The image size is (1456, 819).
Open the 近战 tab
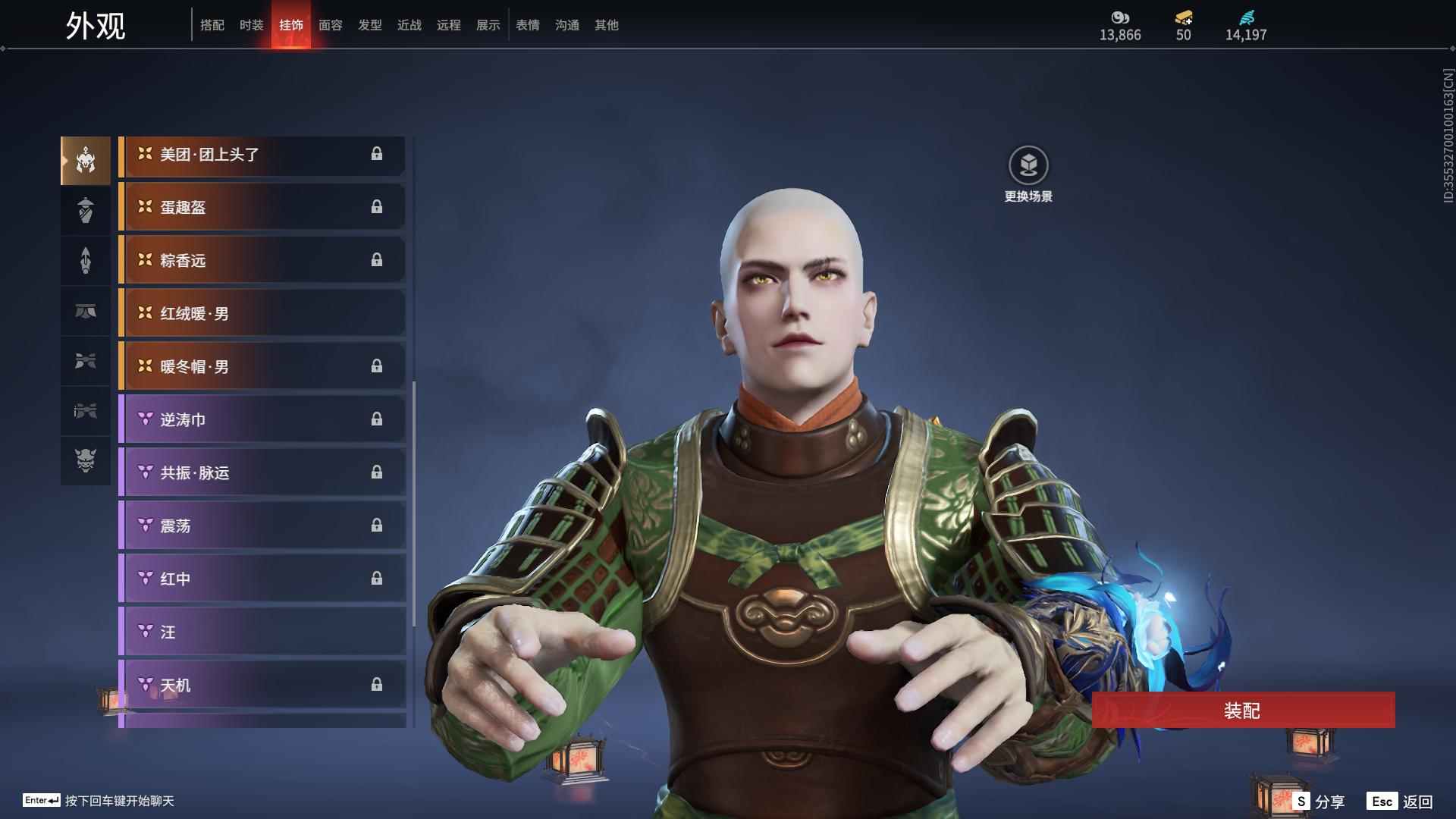coord(409,25)
